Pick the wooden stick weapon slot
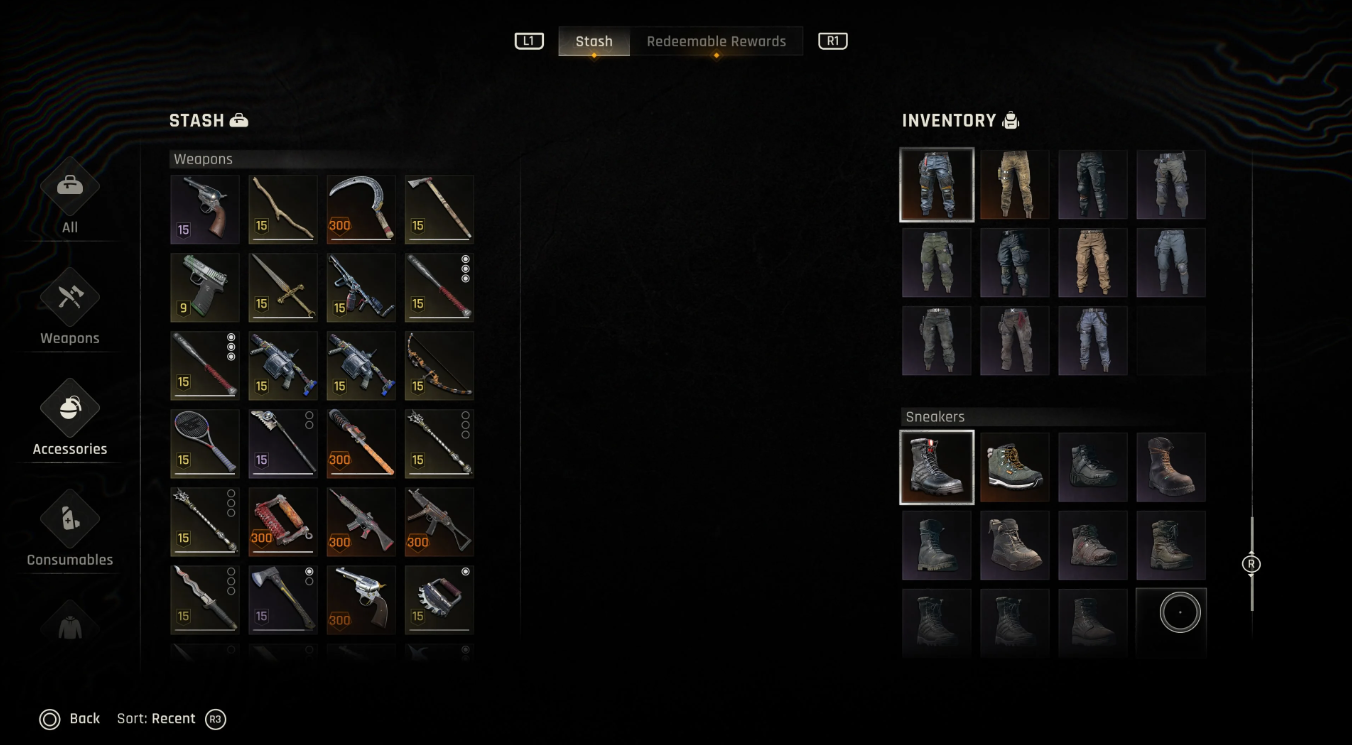Viewport: 1352px width, 745px height. point(283,210)
